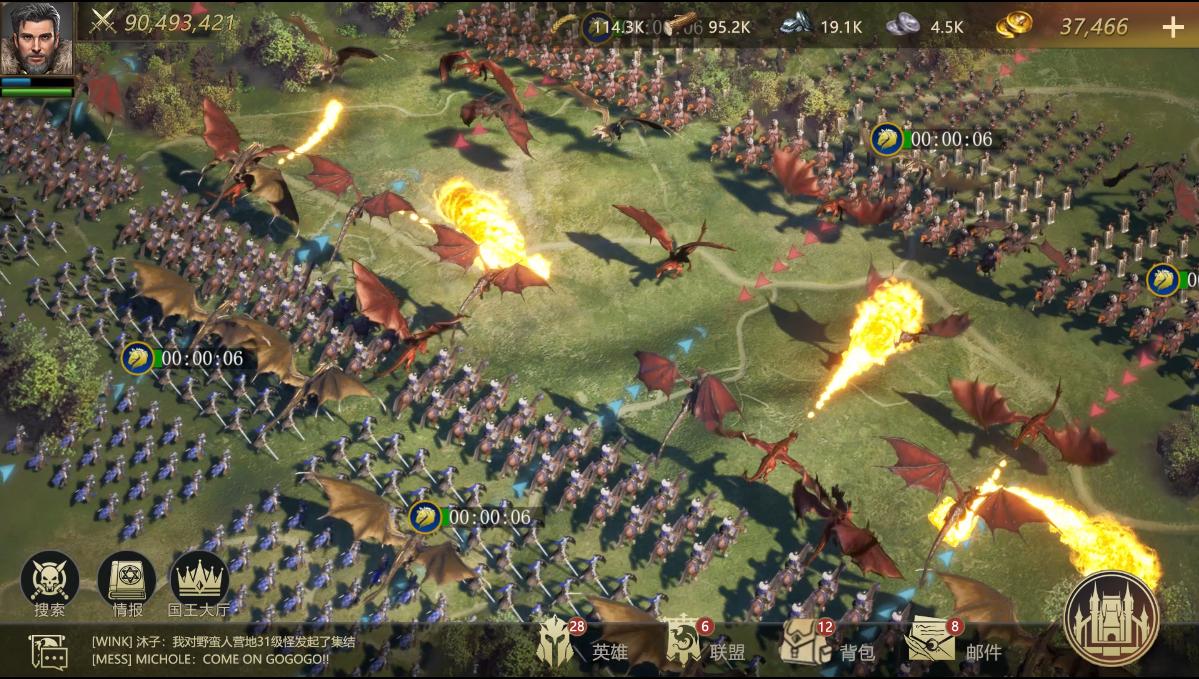Return to city with the castle button
The height and width of the screenshot is (679, 1199).
click(1111, 618)
